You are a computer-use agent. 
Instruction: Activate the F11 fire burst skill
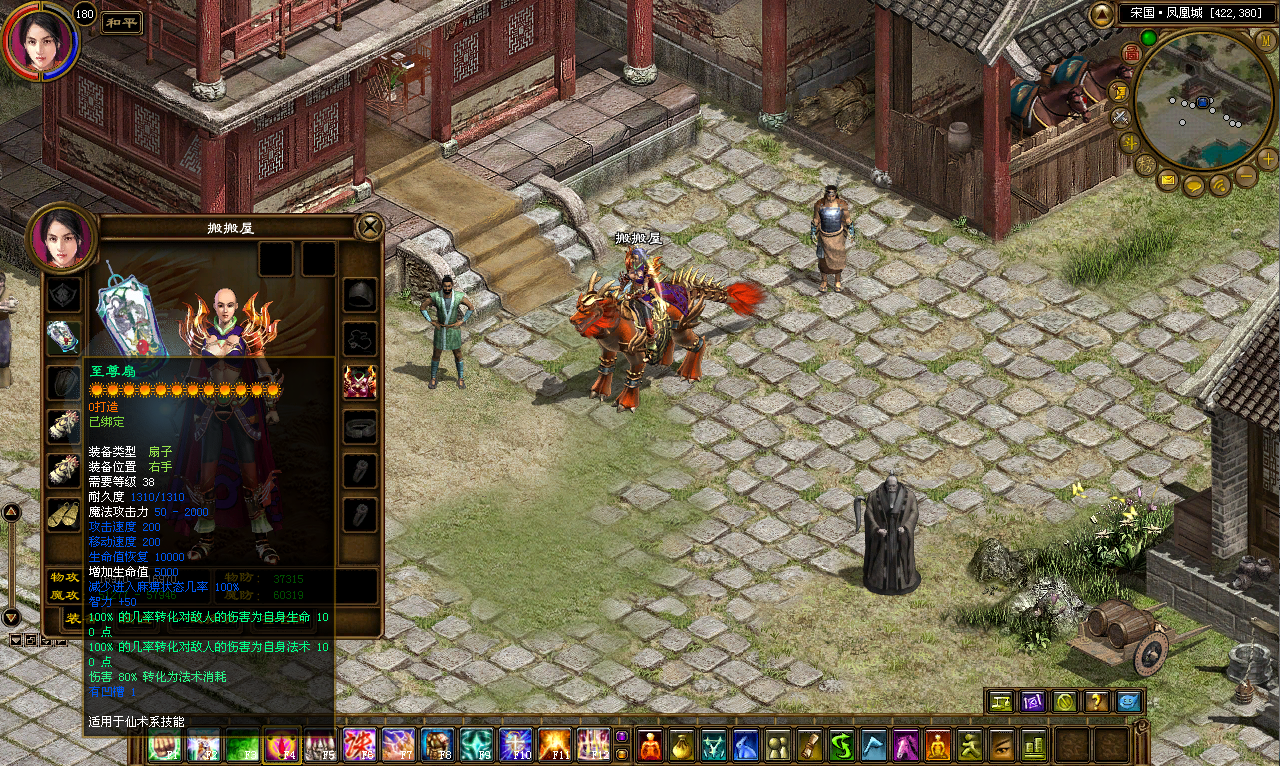[554, 745]
